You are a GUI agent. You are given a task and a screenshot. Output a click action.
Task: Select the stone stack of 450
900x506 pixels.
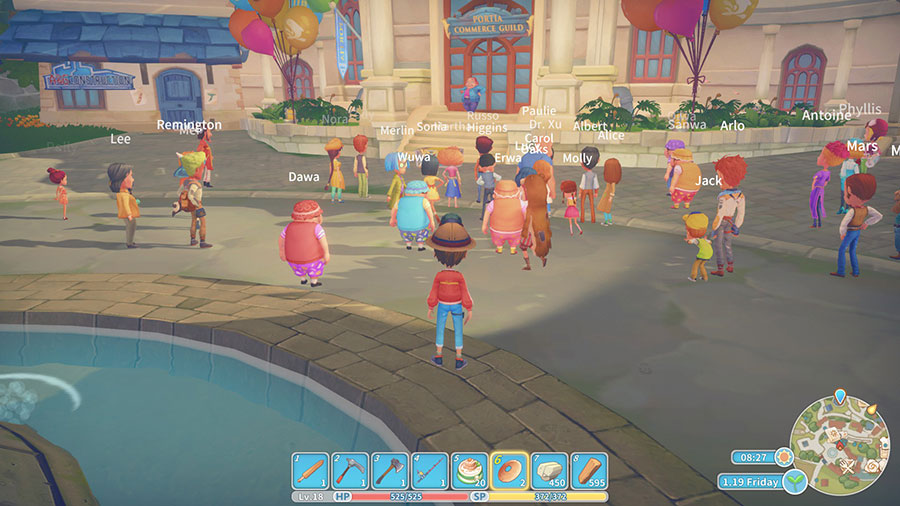tap(548, 471)
